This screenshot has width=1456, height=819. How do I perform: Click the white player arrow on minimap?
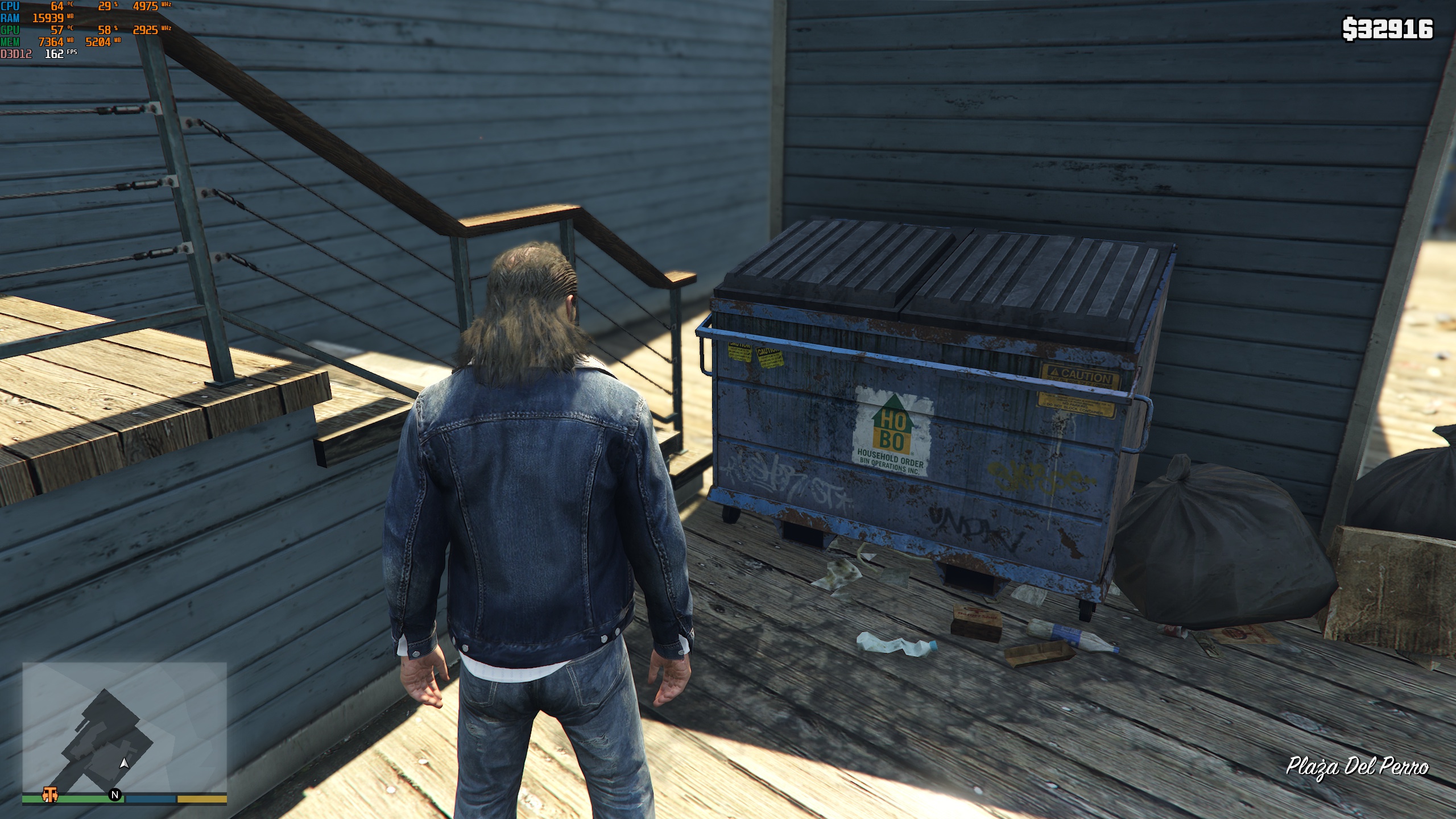pyautogui.click(x=125, y=763)
